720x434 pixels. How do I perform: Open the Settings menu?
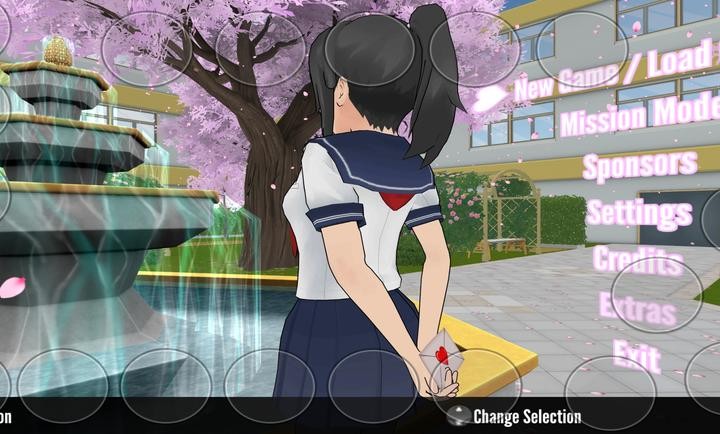click(x=639, y=212)
